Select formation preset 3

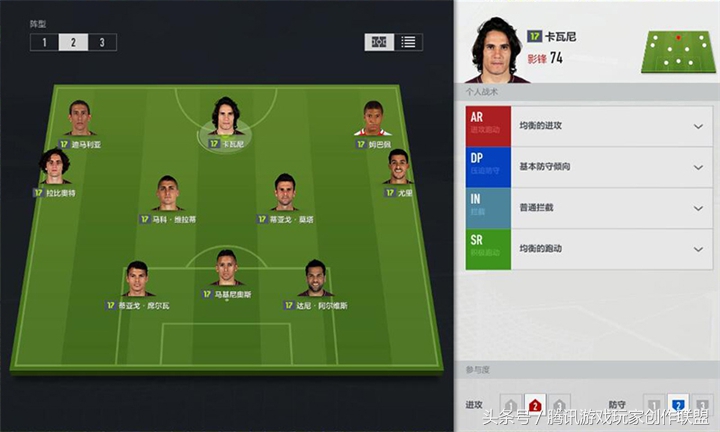click(102, 42)
